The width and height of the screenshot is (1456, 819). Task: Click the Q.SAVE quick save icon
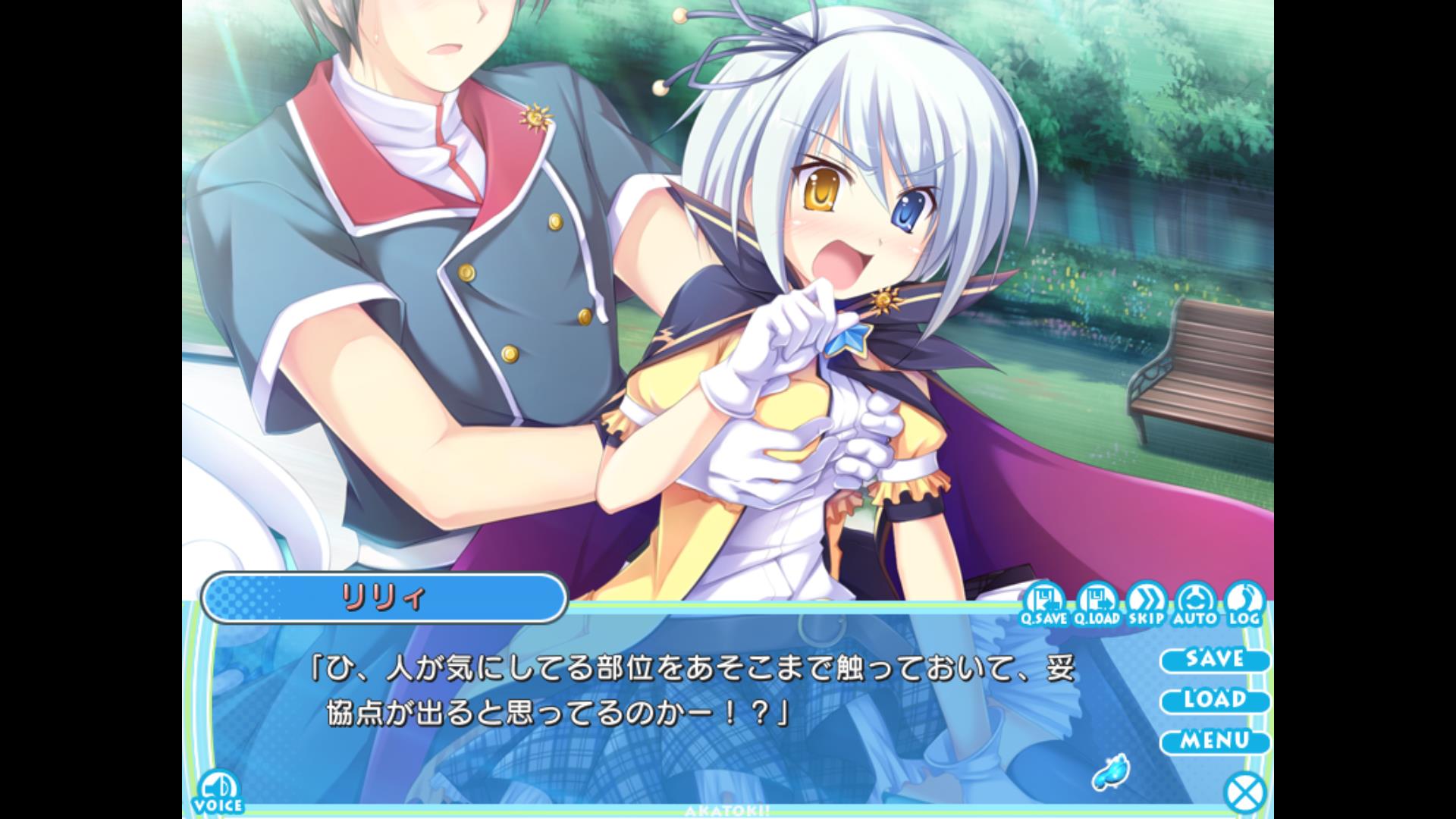tap(1044, 604)
